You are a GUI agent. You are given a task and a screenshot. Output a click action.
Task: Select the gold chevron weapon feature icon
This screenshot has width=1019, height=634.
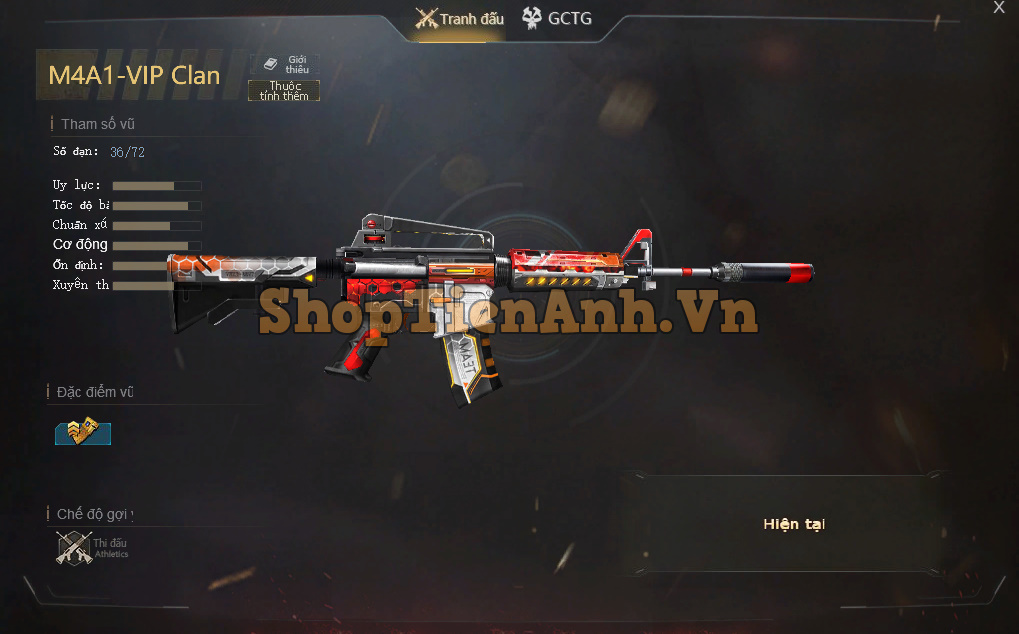click(x=83, y=432)
